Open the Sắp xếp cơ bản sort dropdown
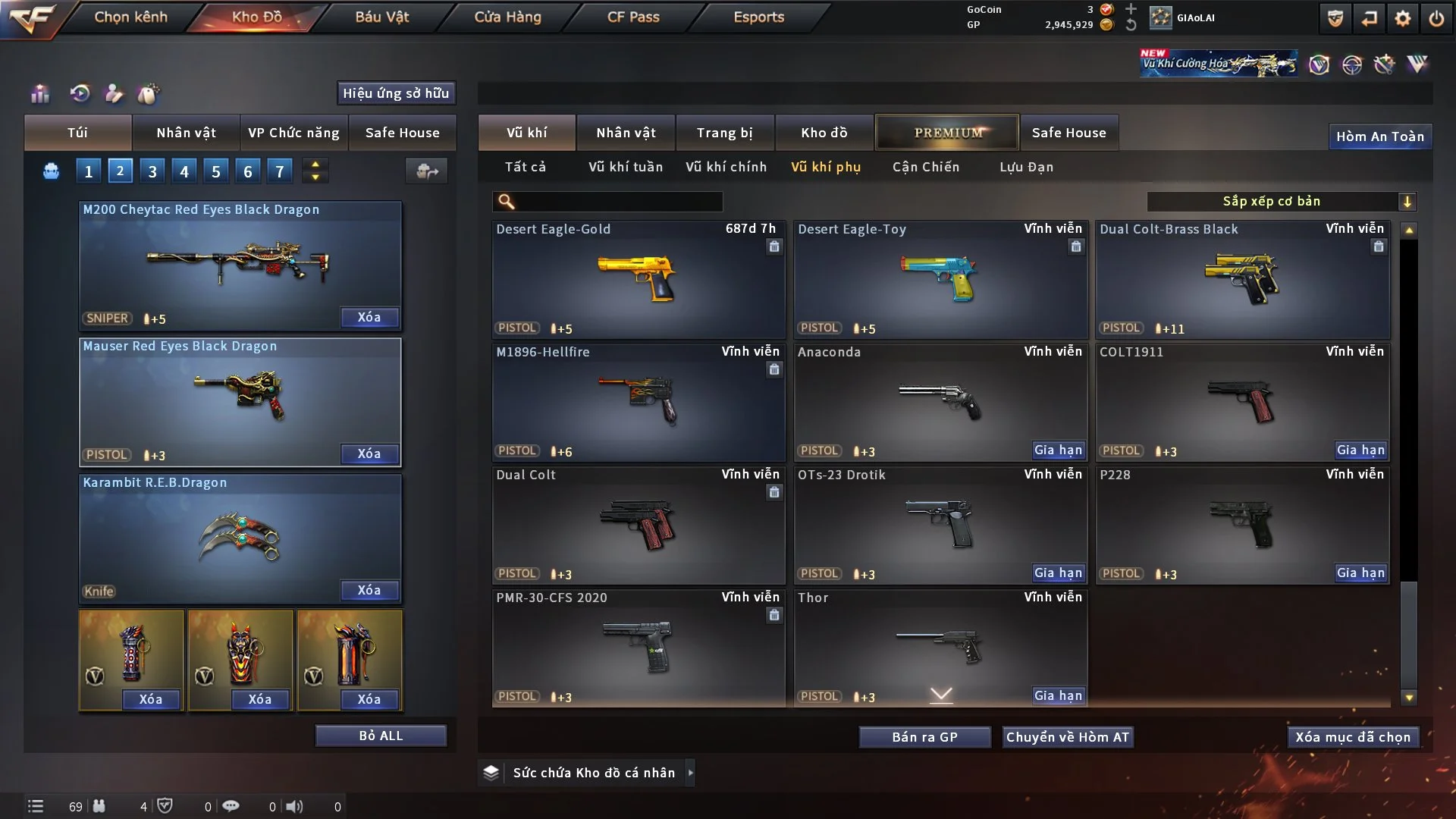Image resolution: width=1456 pixels, height=819 pixels. [x=1281, y=202]
